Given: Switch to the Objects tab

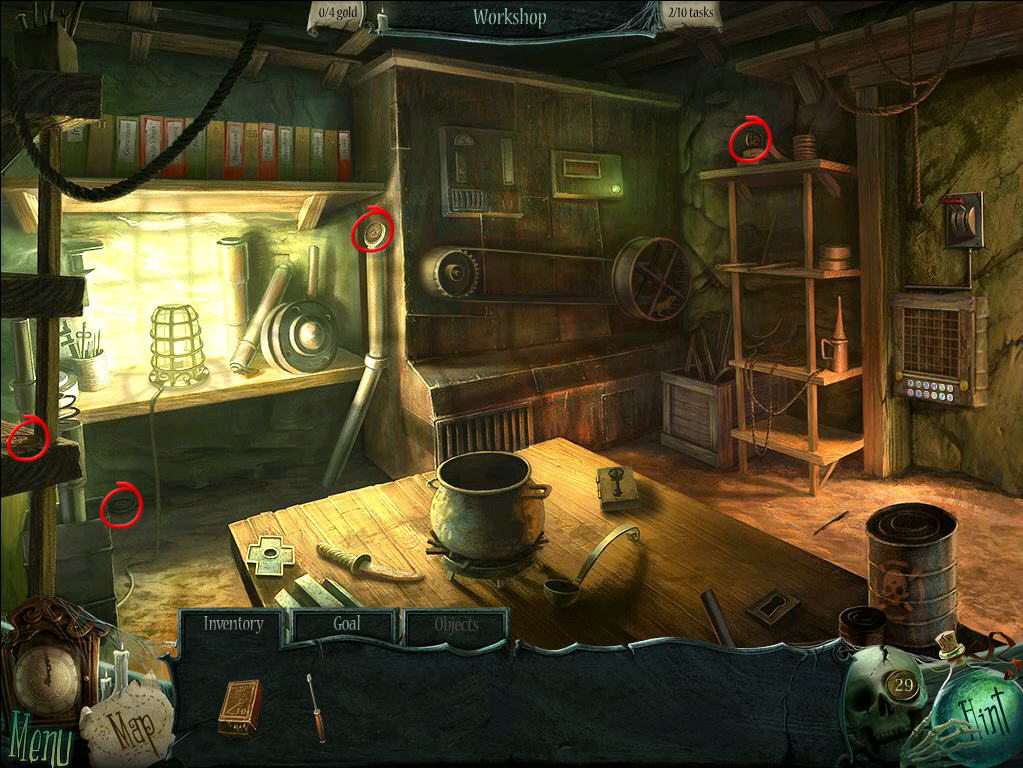Looking at the screenshot, I should click(456, 626).
